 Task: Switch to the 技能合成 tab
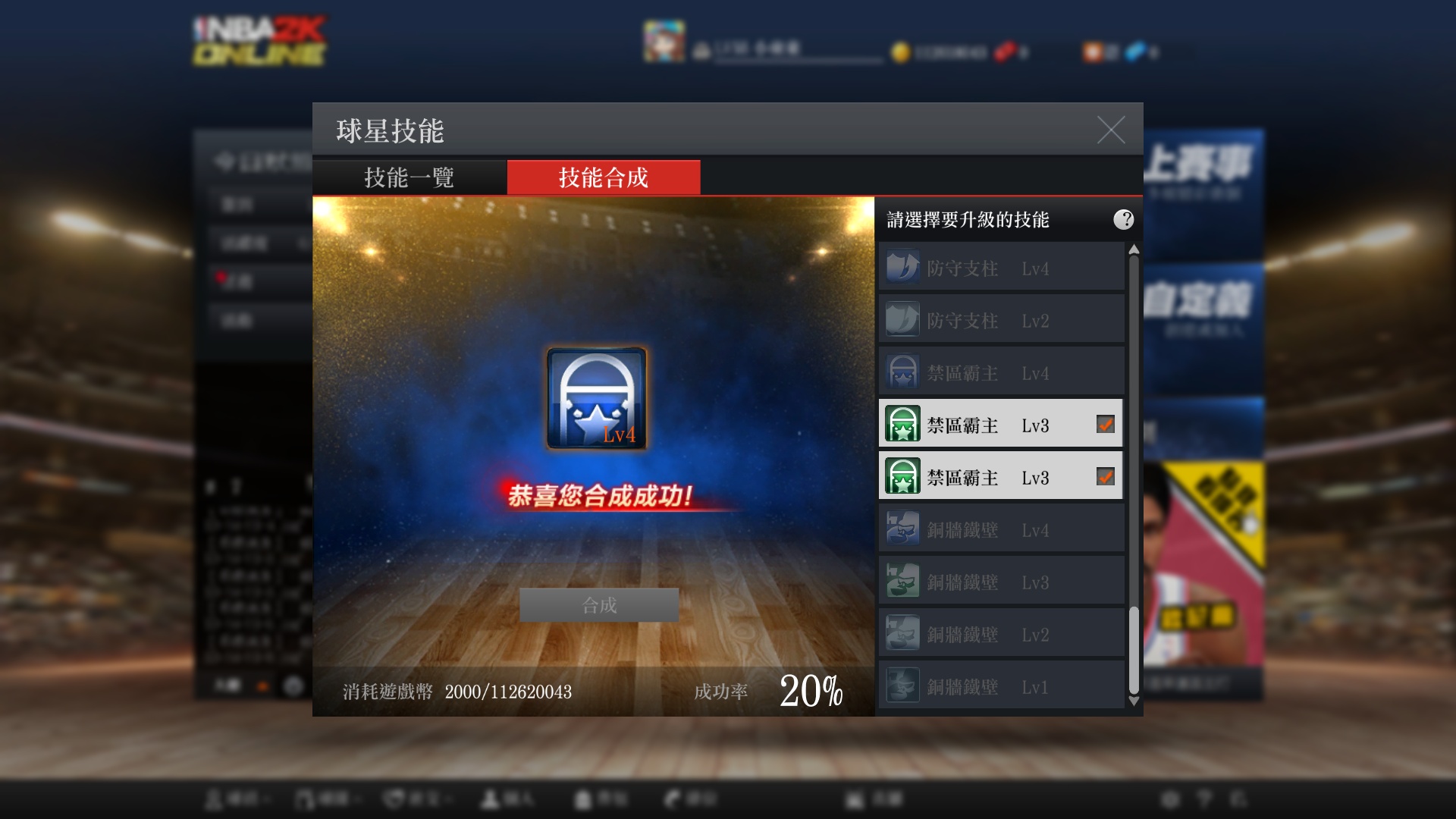pos(603,177)
